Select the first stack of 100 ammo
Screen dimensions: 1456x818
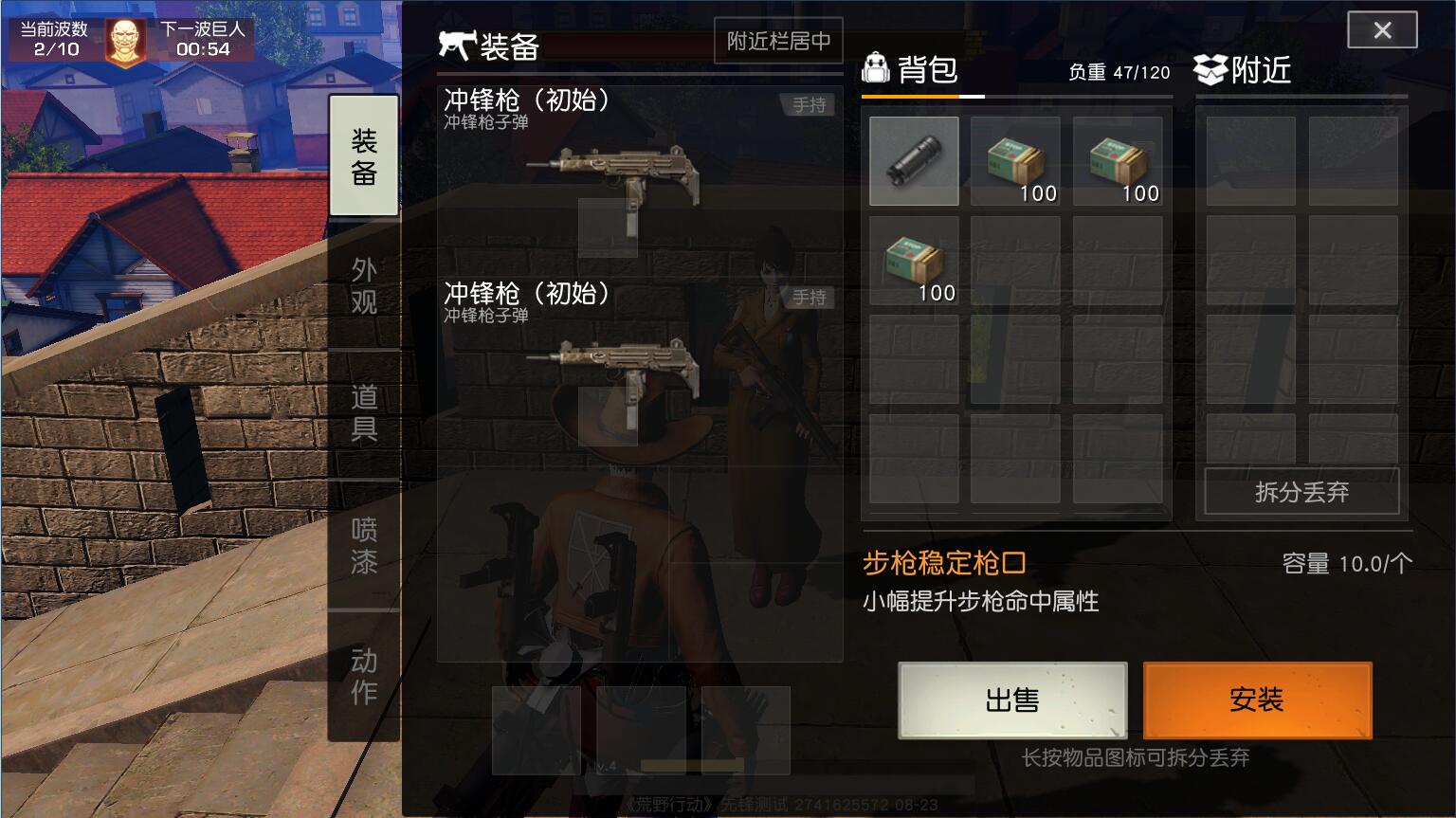pyautogui.click(x=1015, y=160)
